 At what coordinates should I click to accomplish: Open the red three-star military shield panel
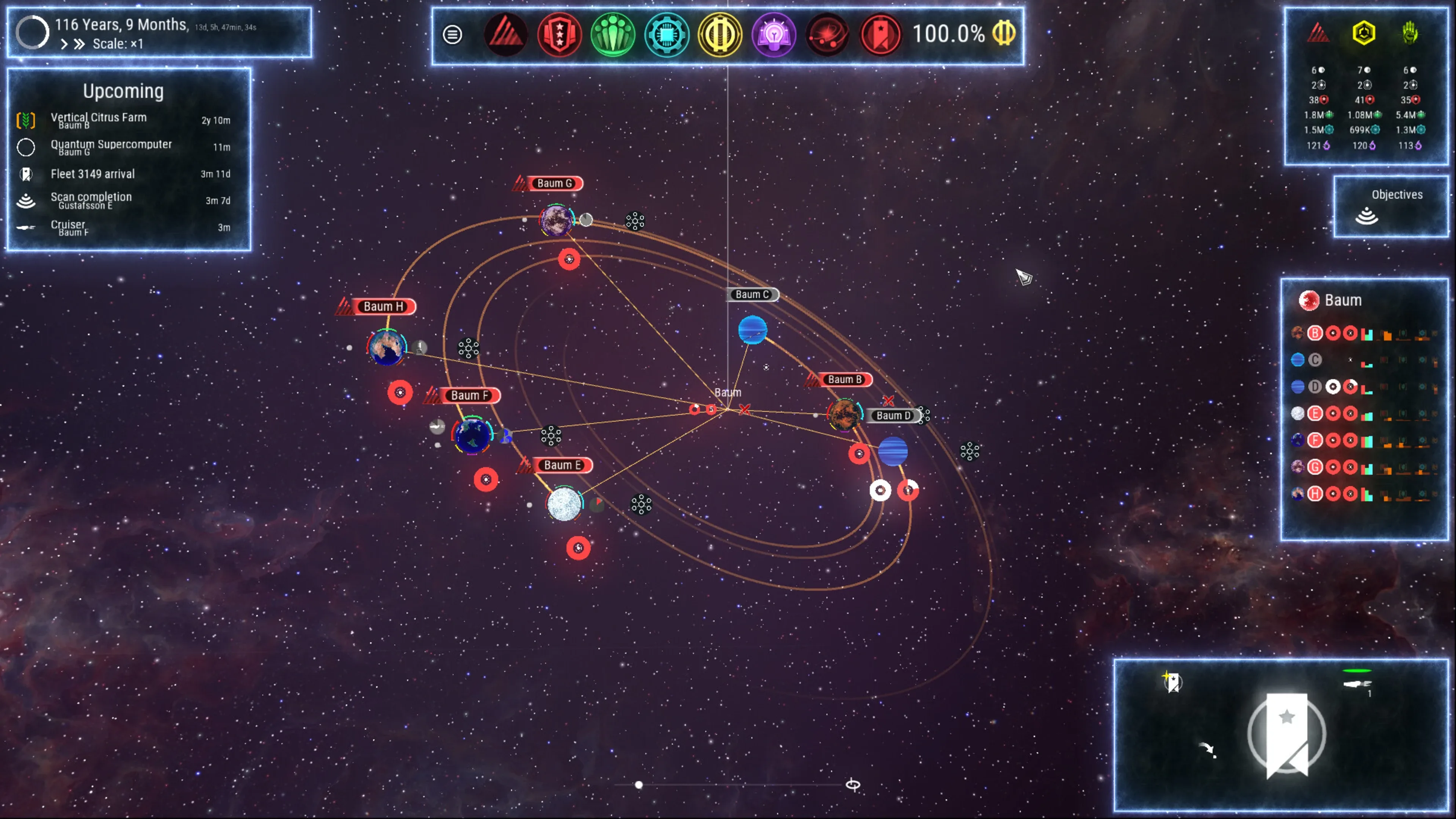(x=559, y=35)
